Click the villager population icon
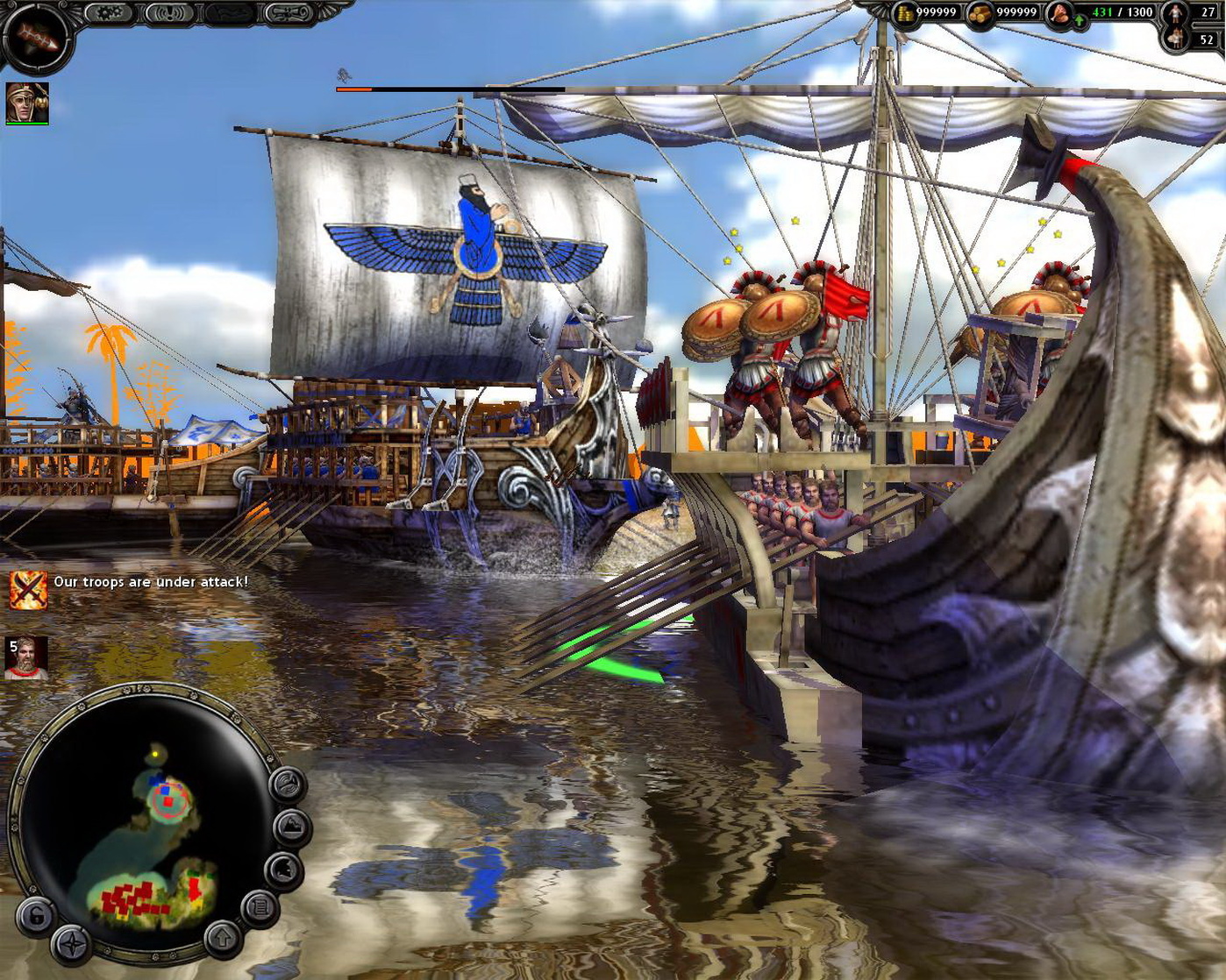 1175,12
